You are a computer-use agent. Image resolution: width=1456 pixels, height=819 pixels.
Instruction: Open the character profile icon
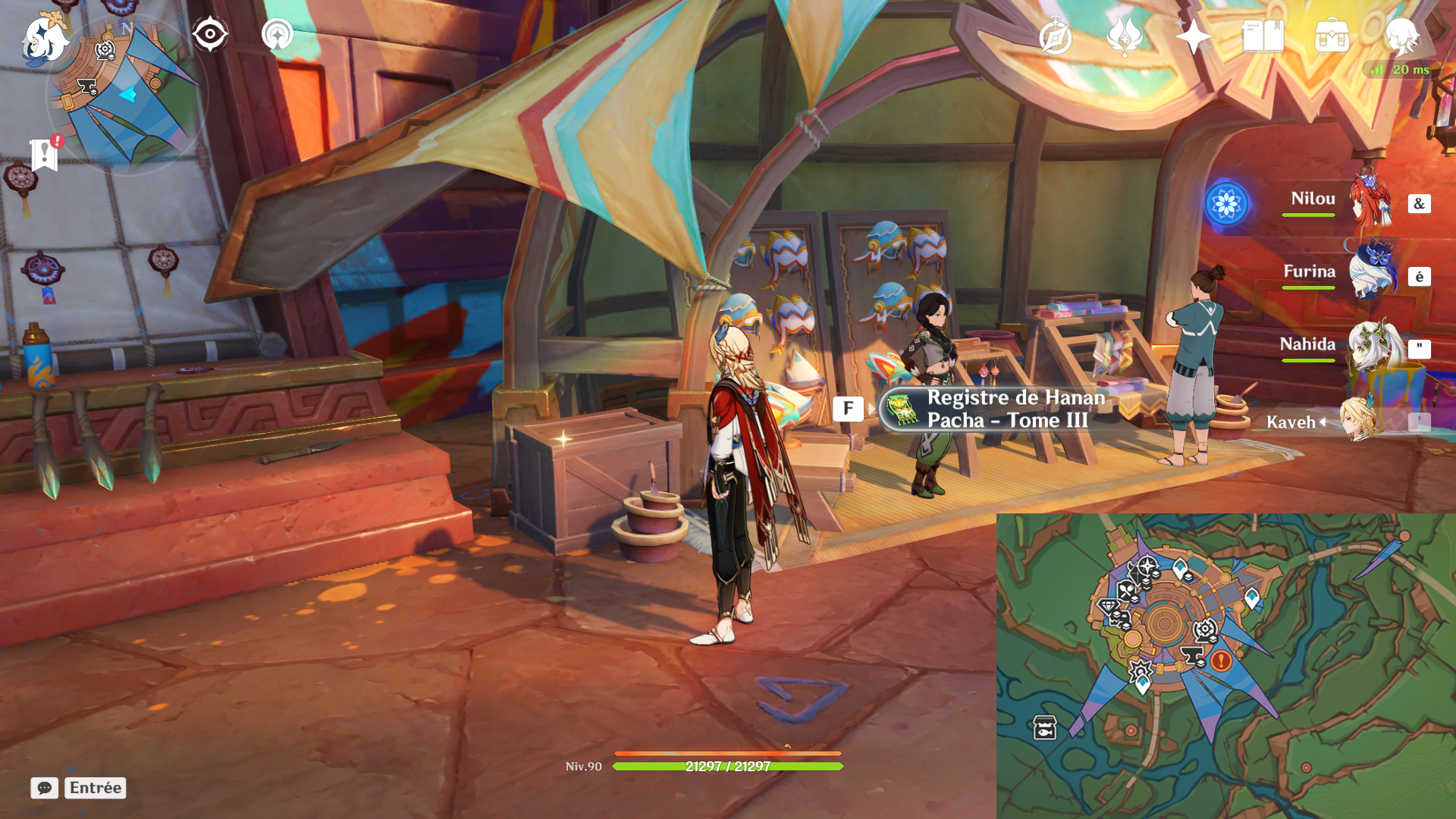coord(1401,36)
